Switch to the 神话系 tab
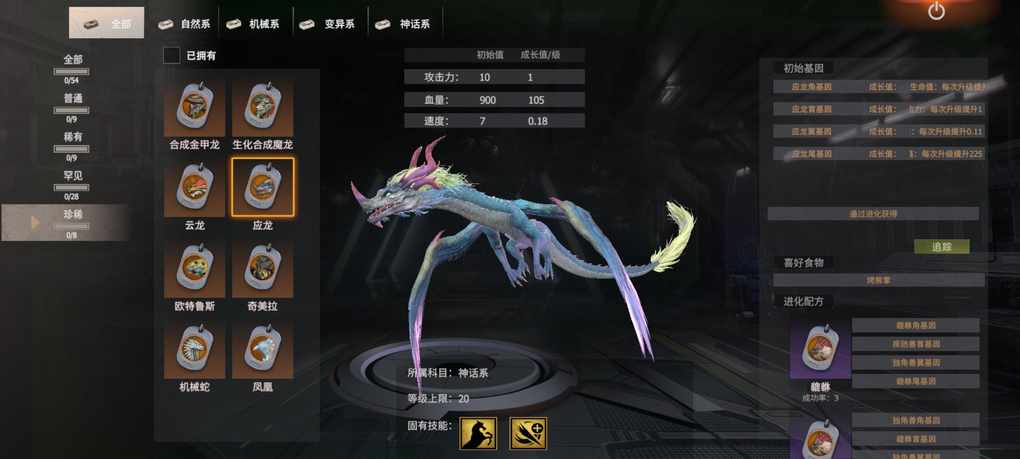This screenshot has height=459, width=1020. coord(406,23)
